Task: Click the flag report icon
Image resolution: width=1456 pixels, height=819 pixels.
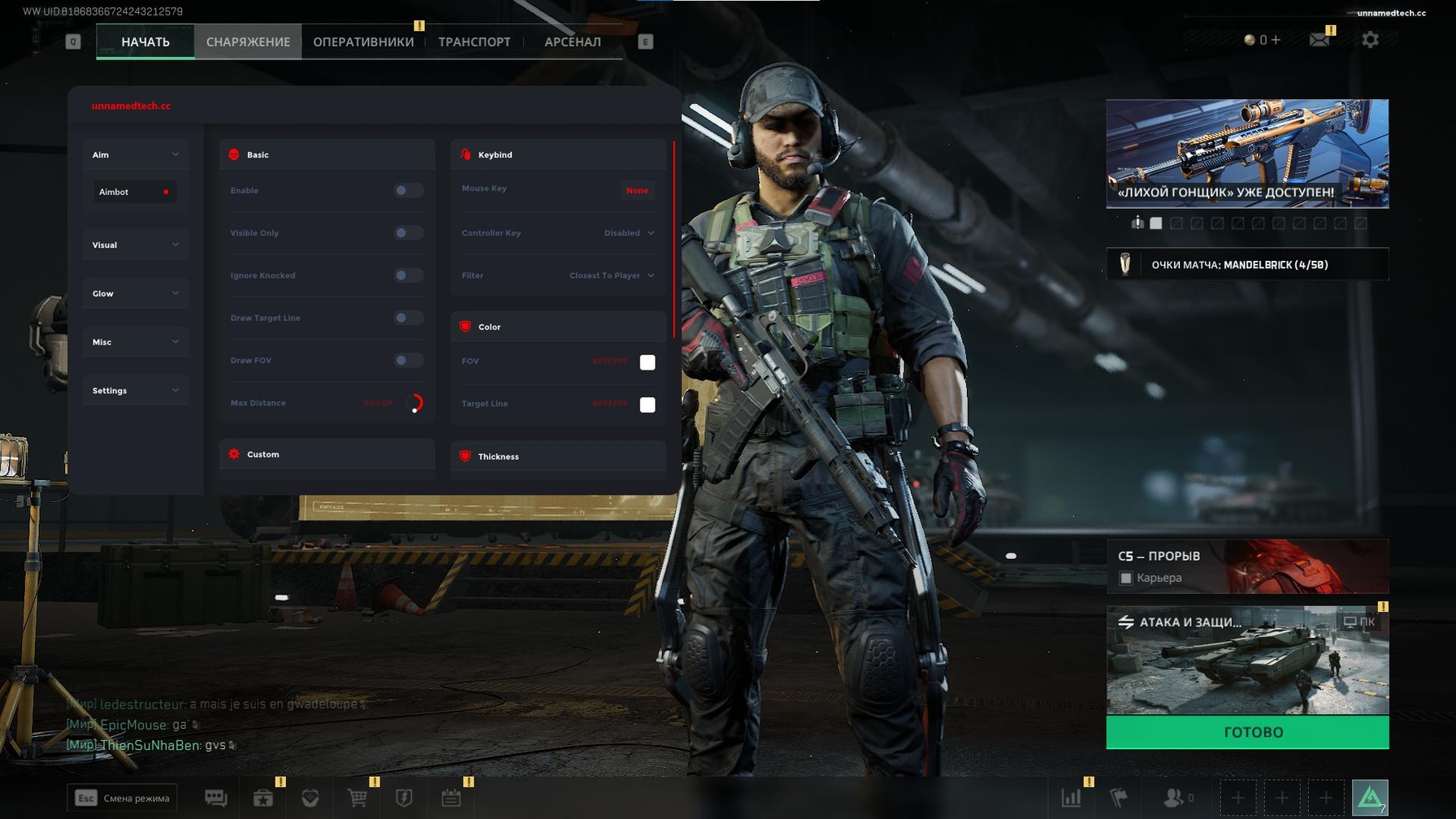Action: point(1119,798)
